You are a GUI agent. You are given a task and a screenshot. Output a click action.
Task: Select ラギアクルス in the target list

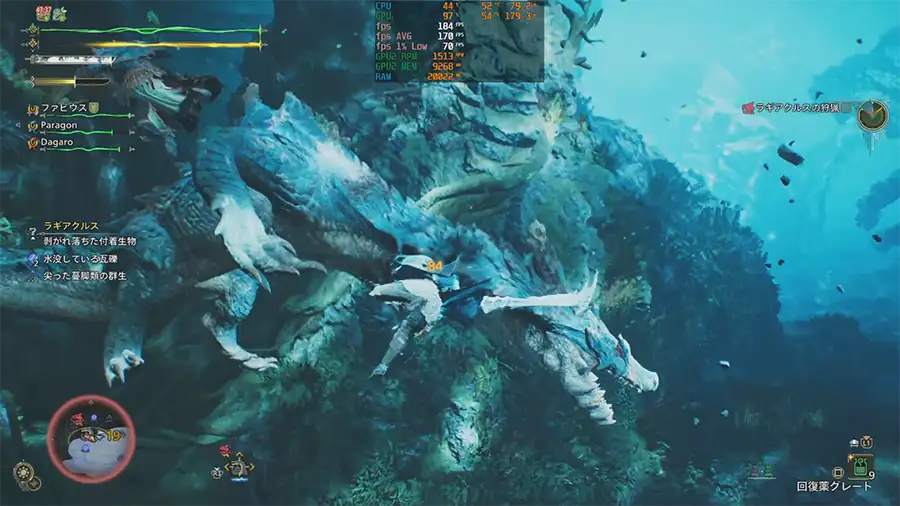(x=66, y=227)
